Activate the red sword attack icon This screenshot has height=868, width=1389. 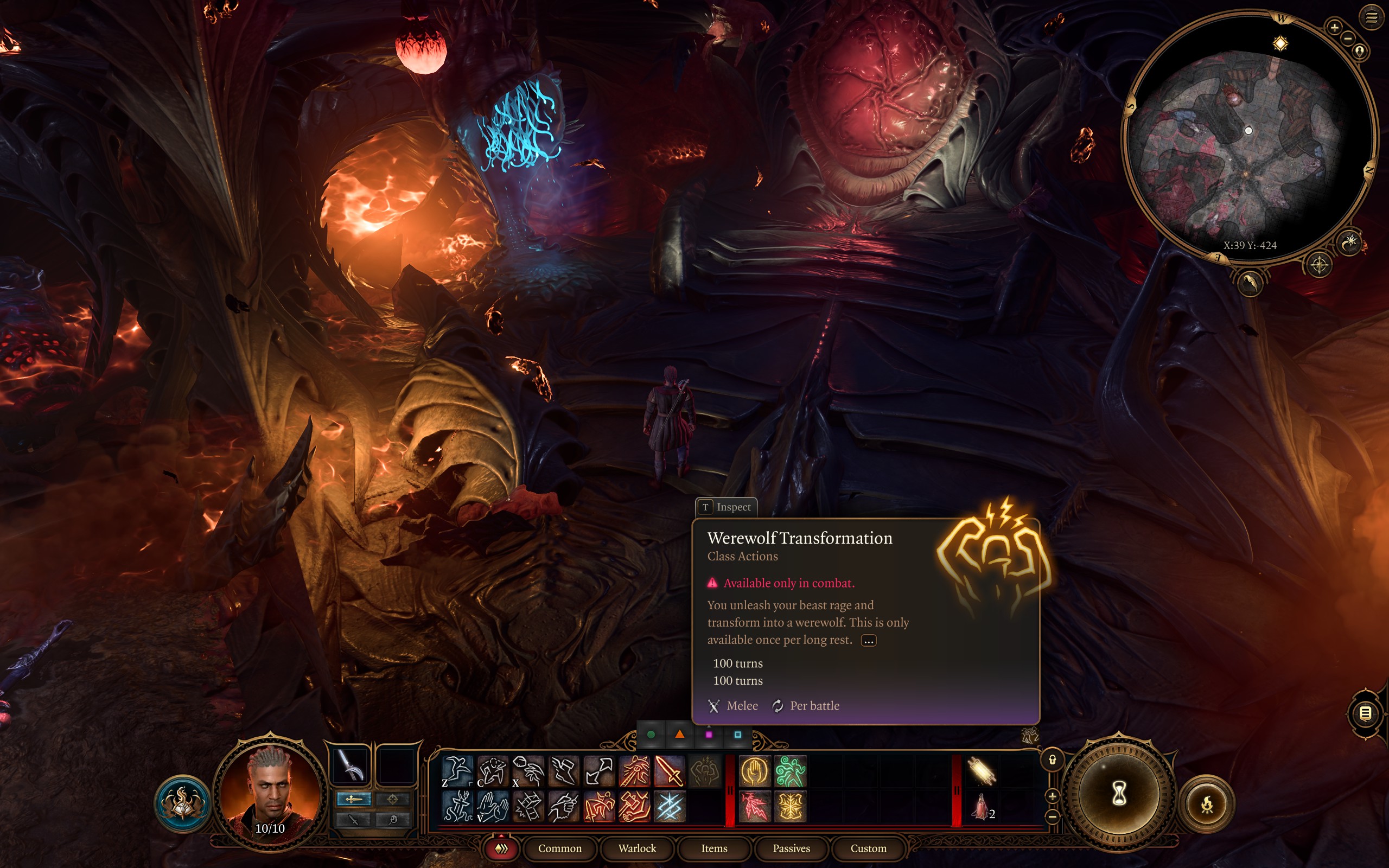pos(668,771)
